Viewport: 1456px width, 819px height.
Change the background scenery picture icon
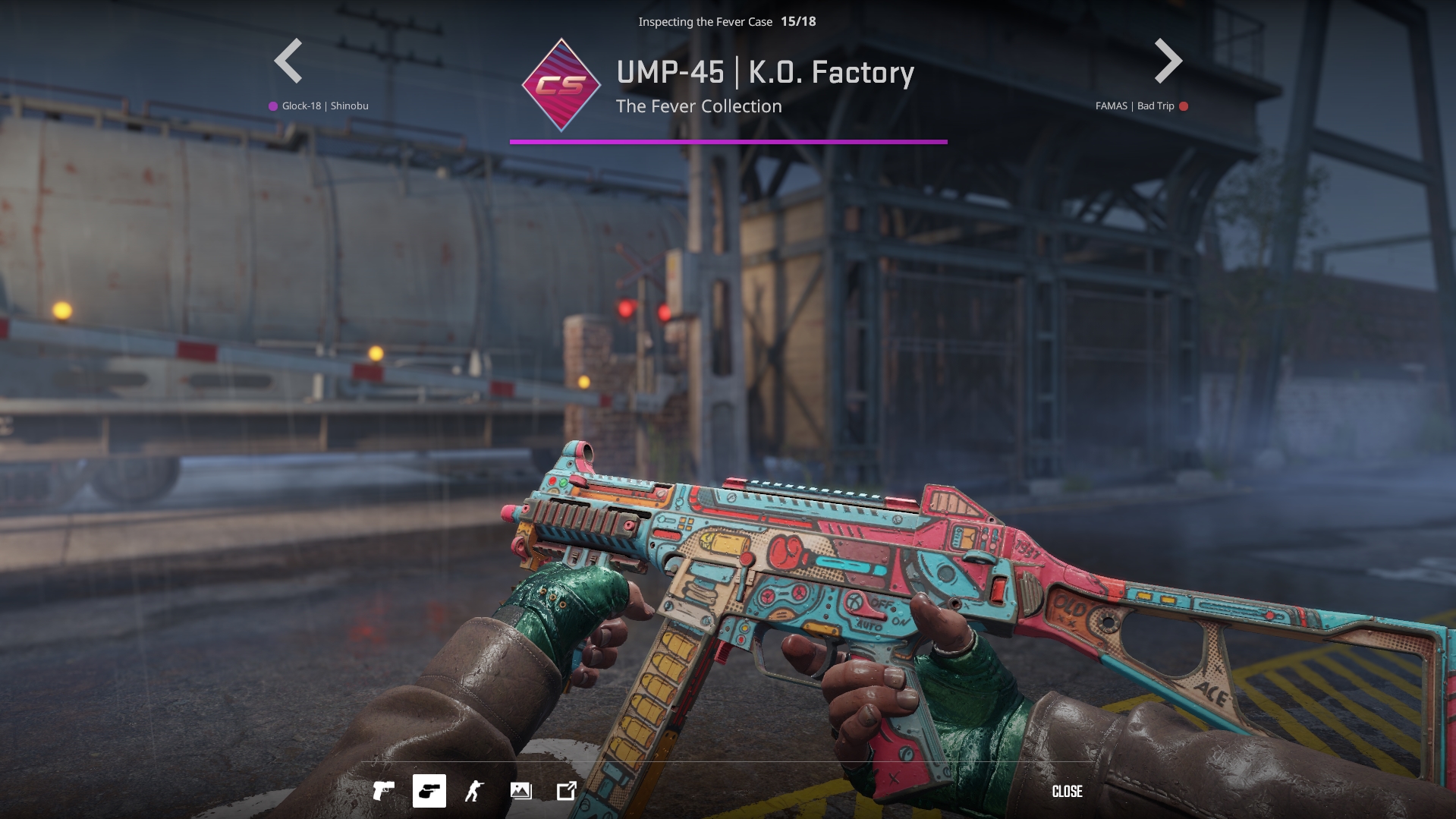tap(521, 791)
